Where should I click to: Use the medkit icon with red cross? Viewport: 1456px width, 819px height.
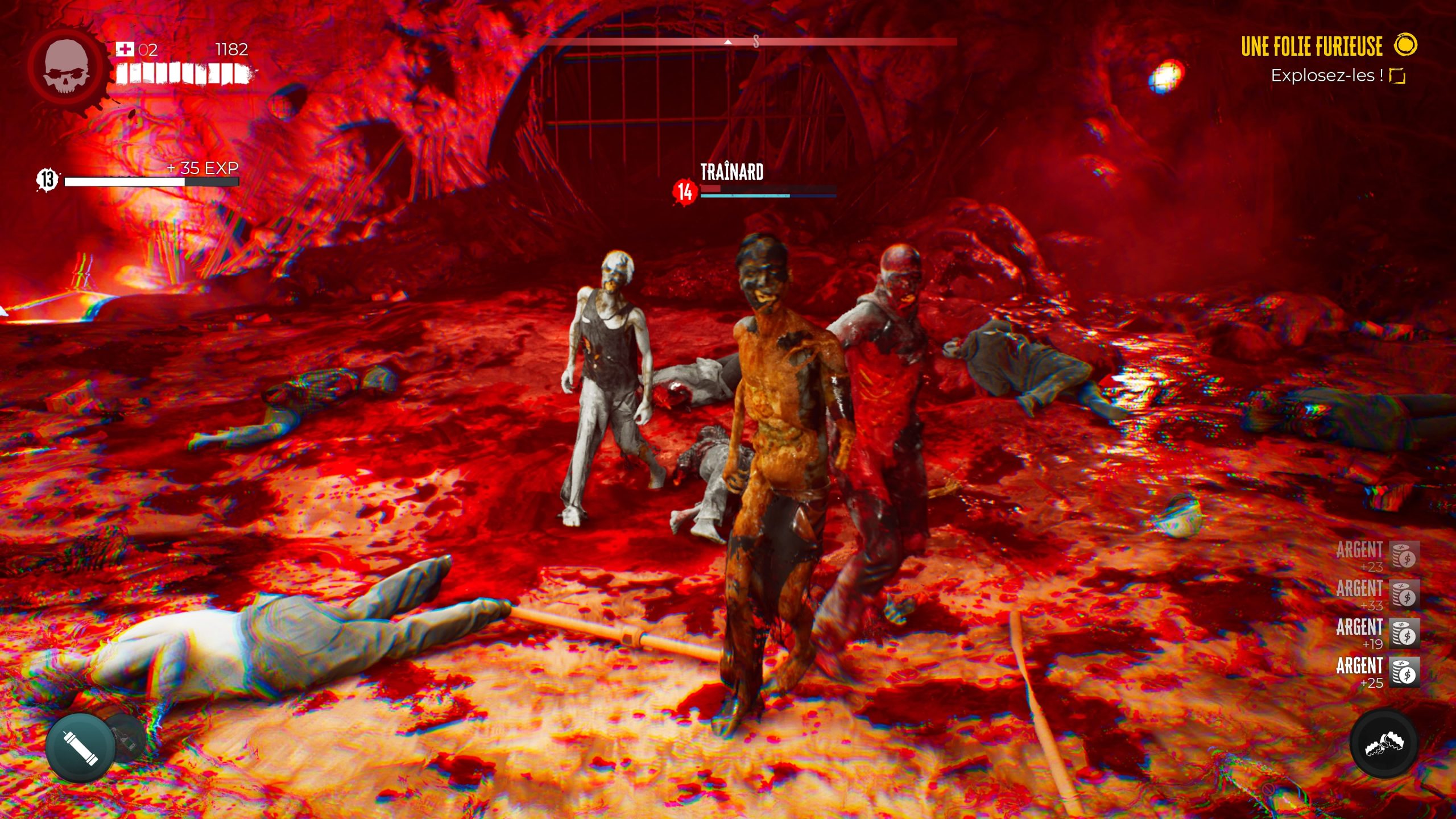tap(125, 49)
